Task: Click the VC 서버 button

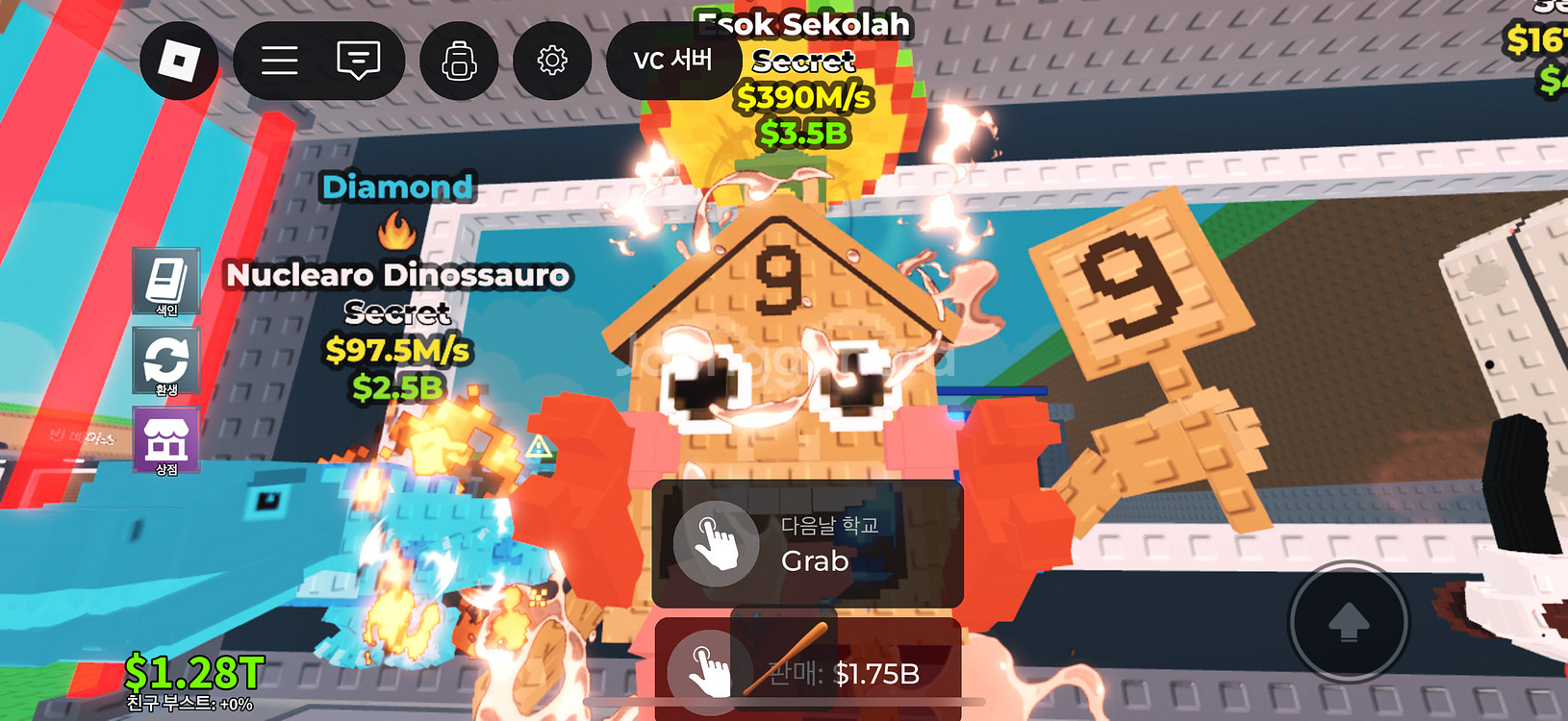Action: [x=672, y=61]
